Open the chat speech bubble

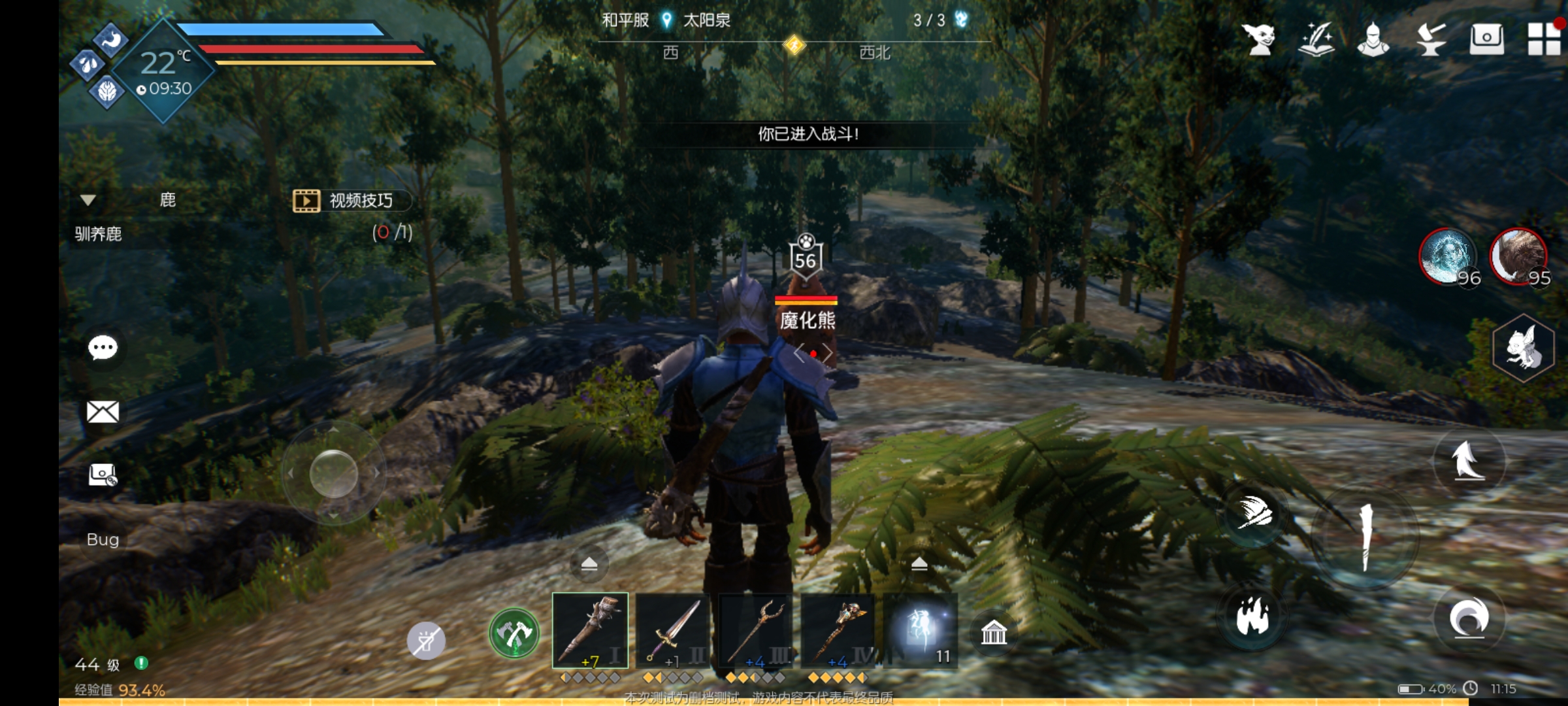coord(103,348)
